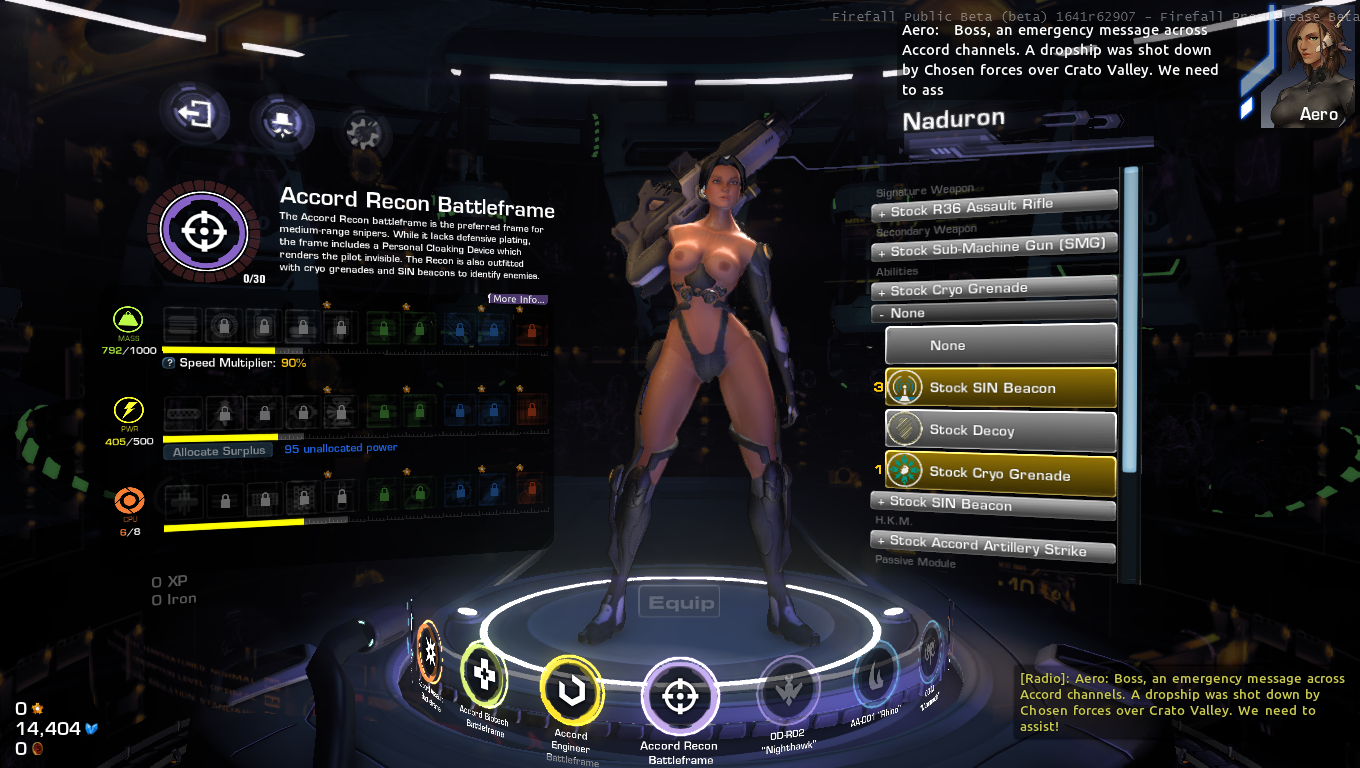Choose the None ability option

click(x=1000, y=345)
